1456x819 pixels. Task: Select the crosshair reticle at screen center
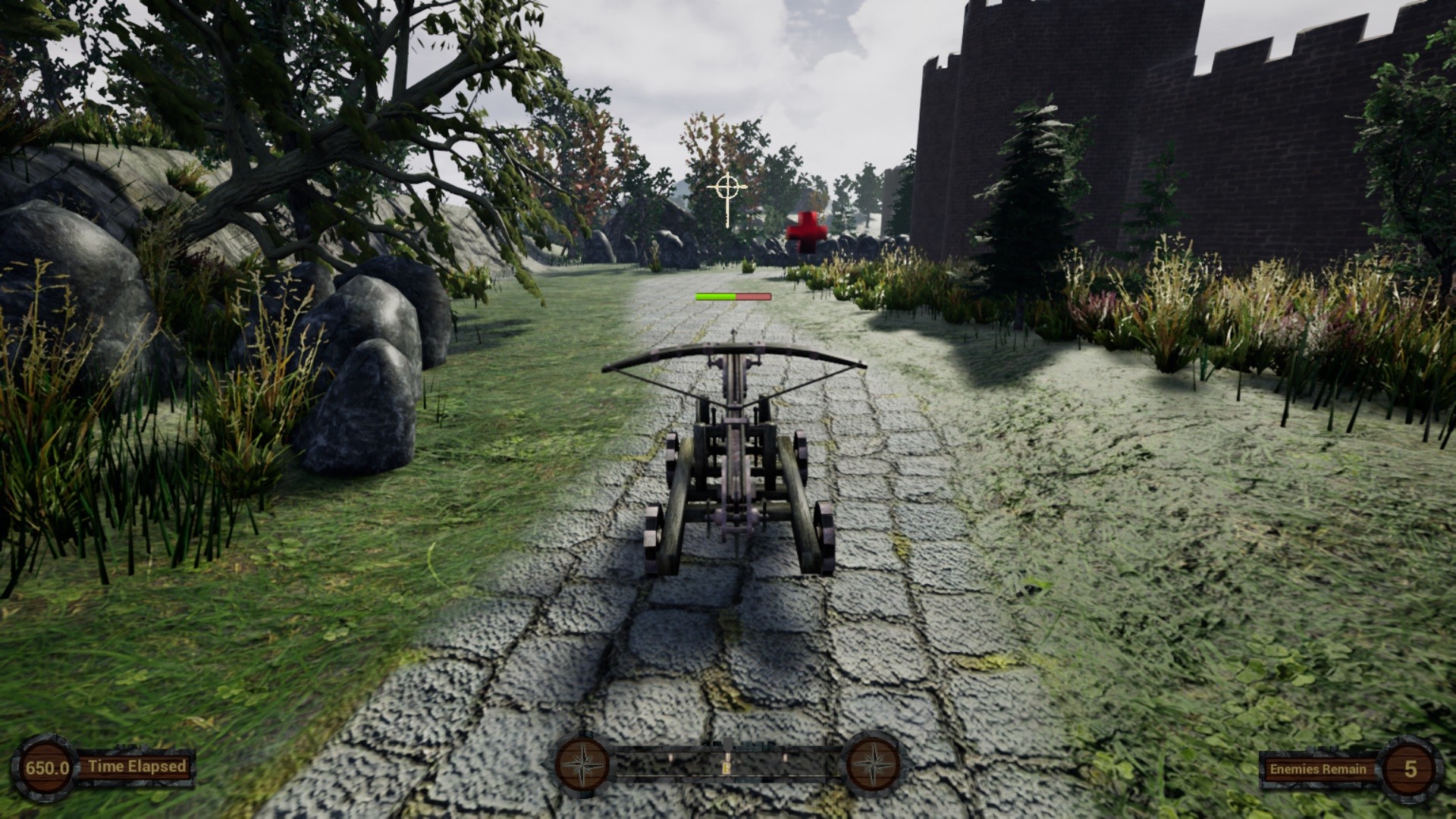(x=727, y=186)
